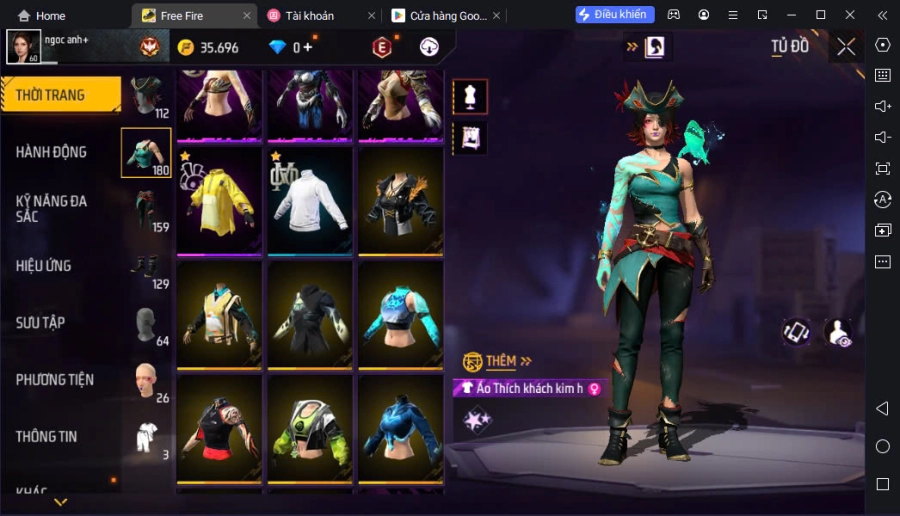Open the HIỆU ỨNG category
This screenshot has height=516, width=900.
pos(44,266)
